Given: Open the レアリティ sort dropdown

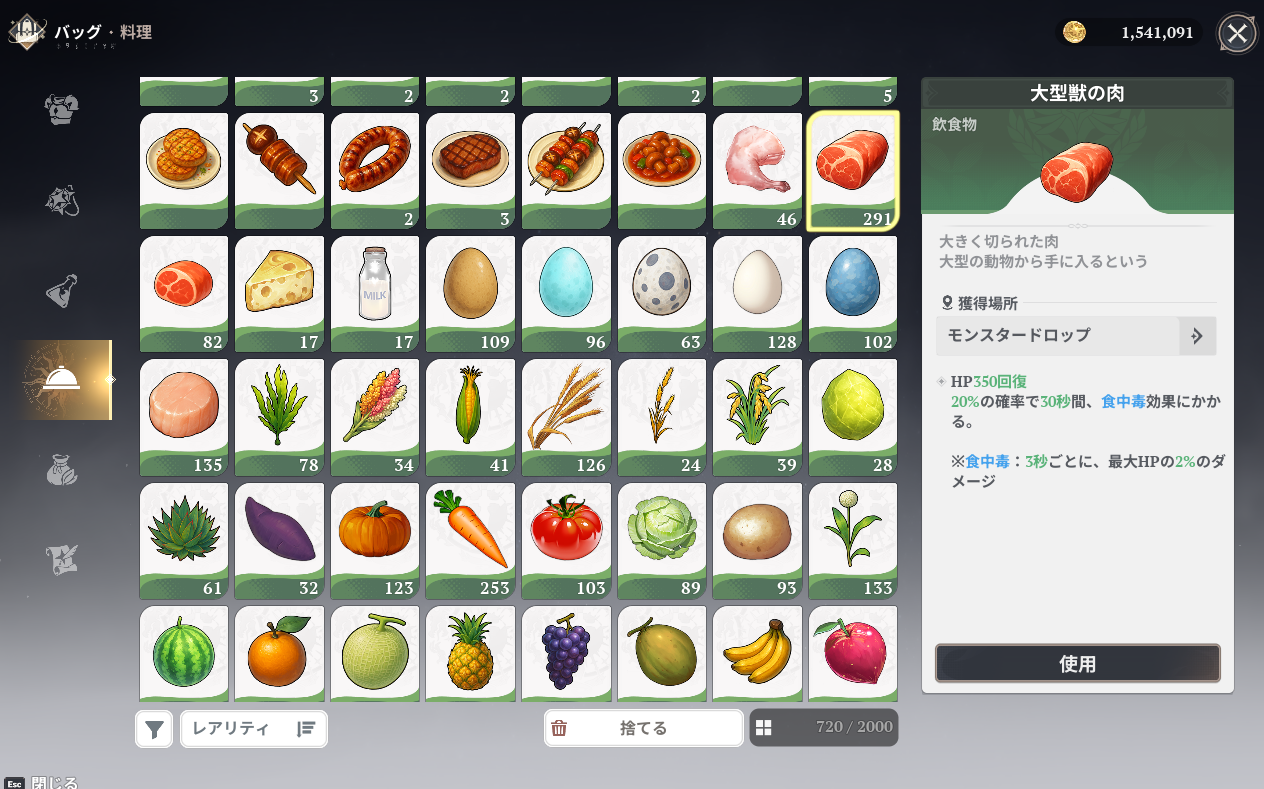Looking at the screenshot, I should pos(253,729).
